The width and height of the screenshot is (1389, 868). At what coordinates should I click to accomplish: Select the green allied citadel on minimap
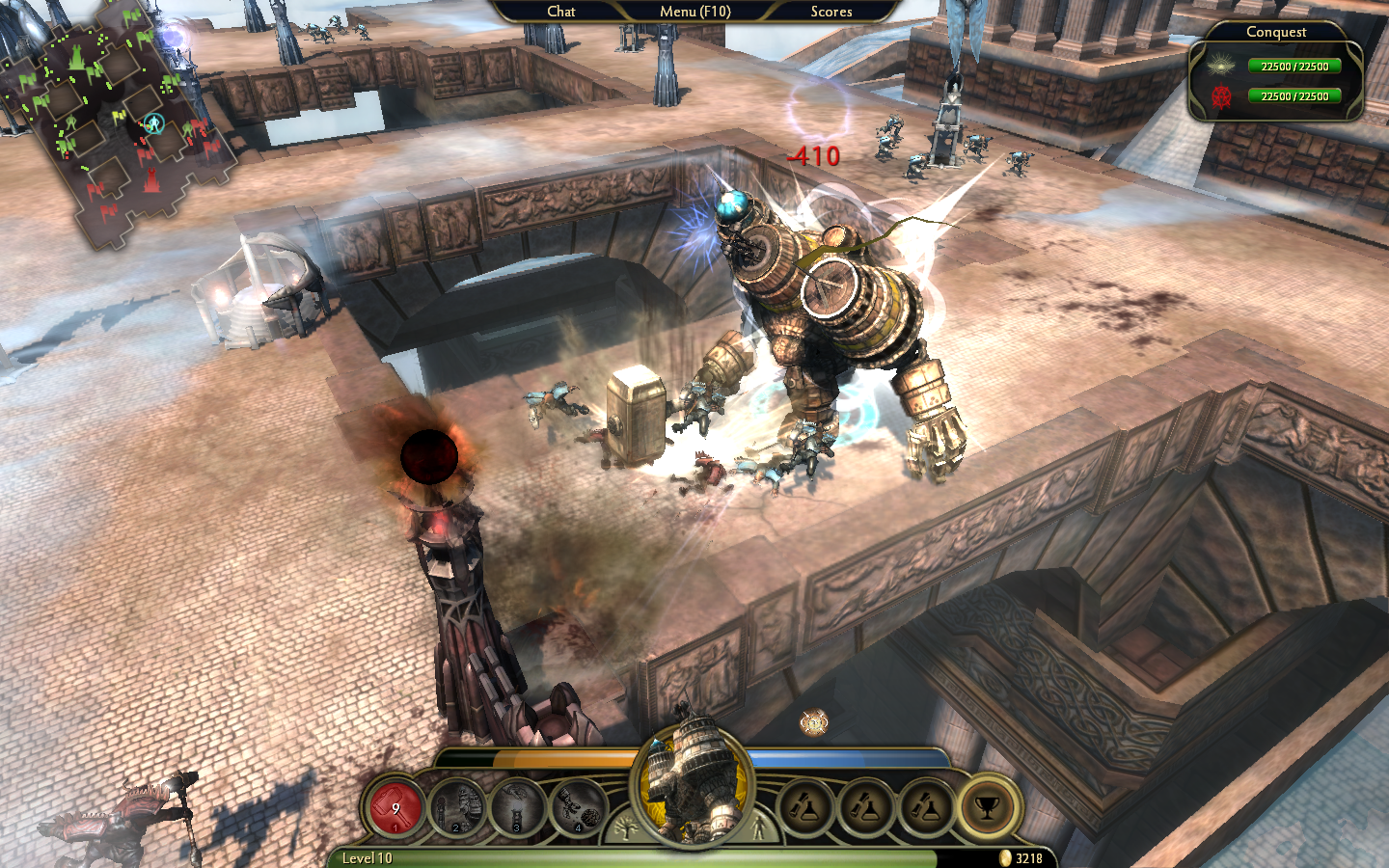point(76,60)
